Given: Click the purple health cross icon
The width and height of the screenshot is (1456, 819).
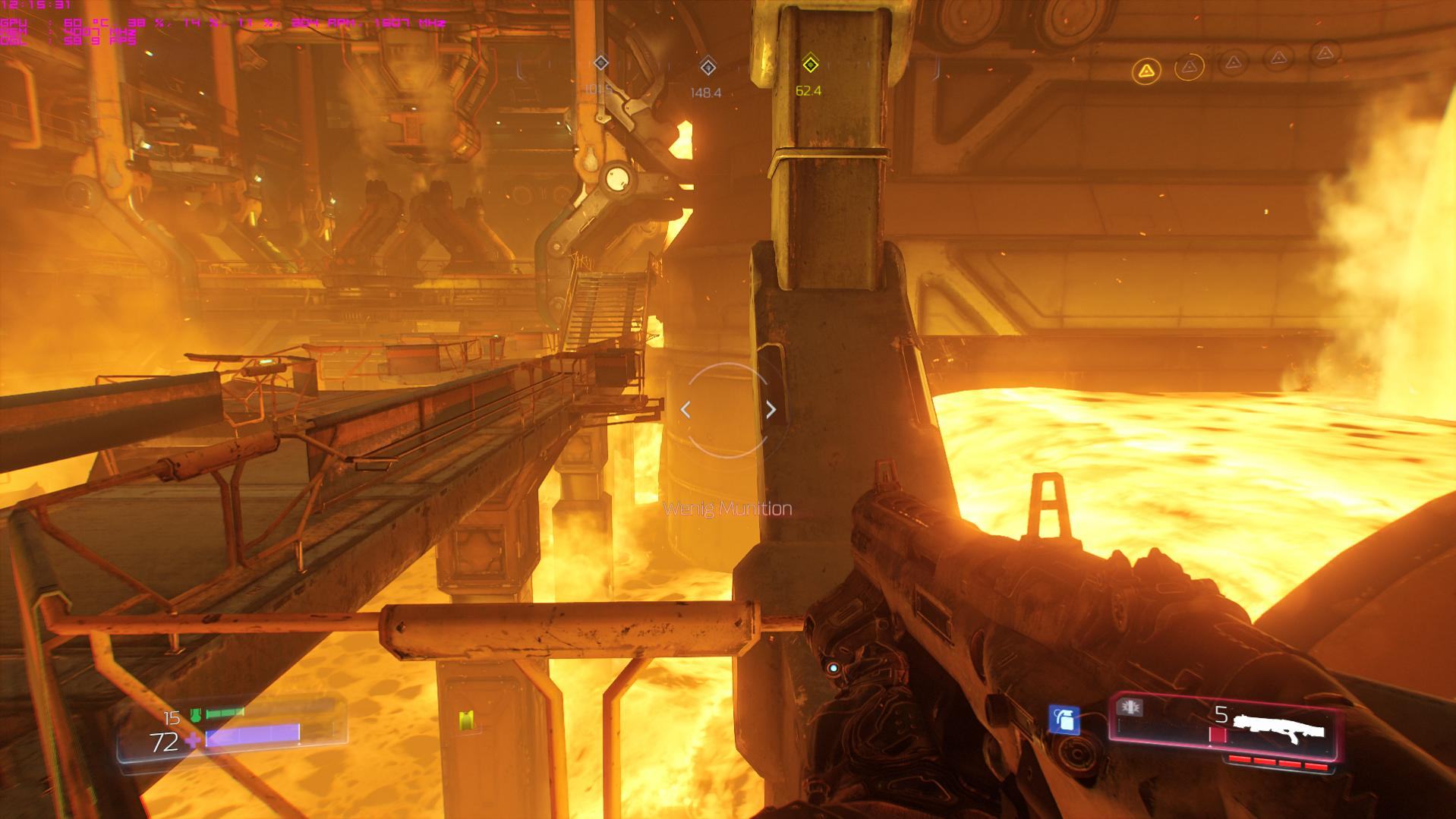Looking at the screenshot, I should point(195,740).
